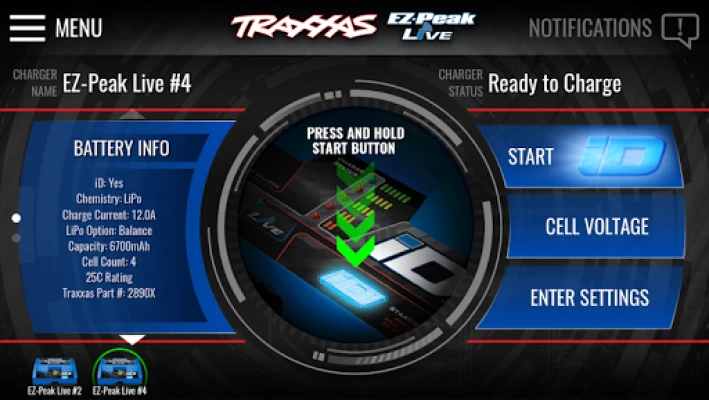Choose Enter Settings
The height and width of the screenshot is (400, 709).
[x=589, y=297]
